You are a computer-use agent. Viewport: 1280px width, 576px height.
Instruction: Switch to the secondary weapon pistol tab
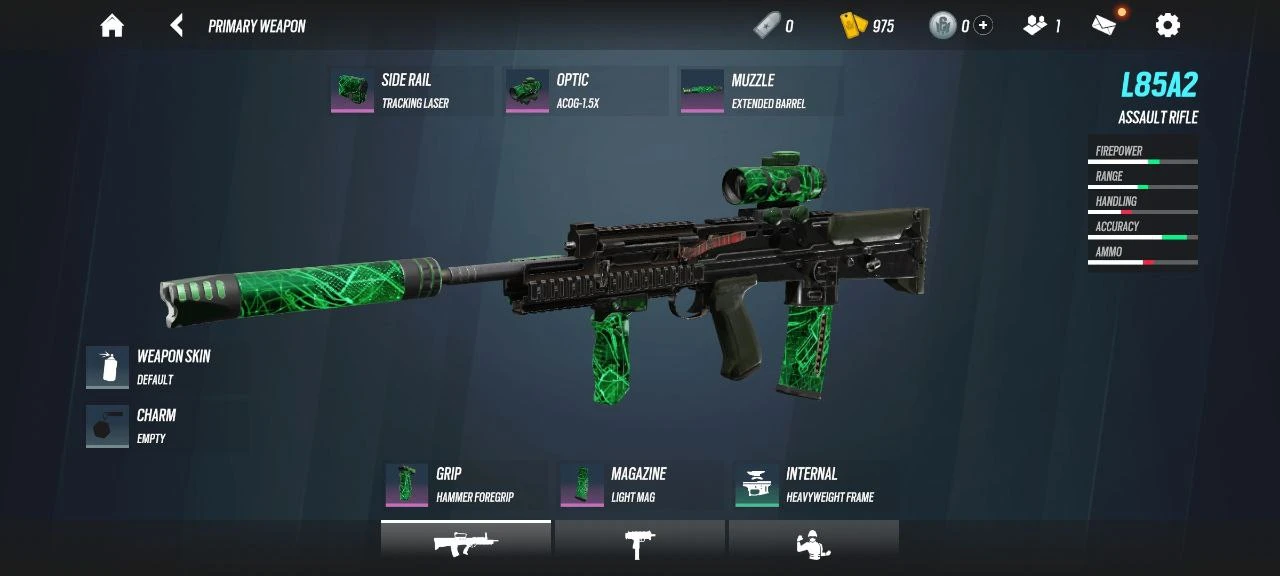coord(640,544)
